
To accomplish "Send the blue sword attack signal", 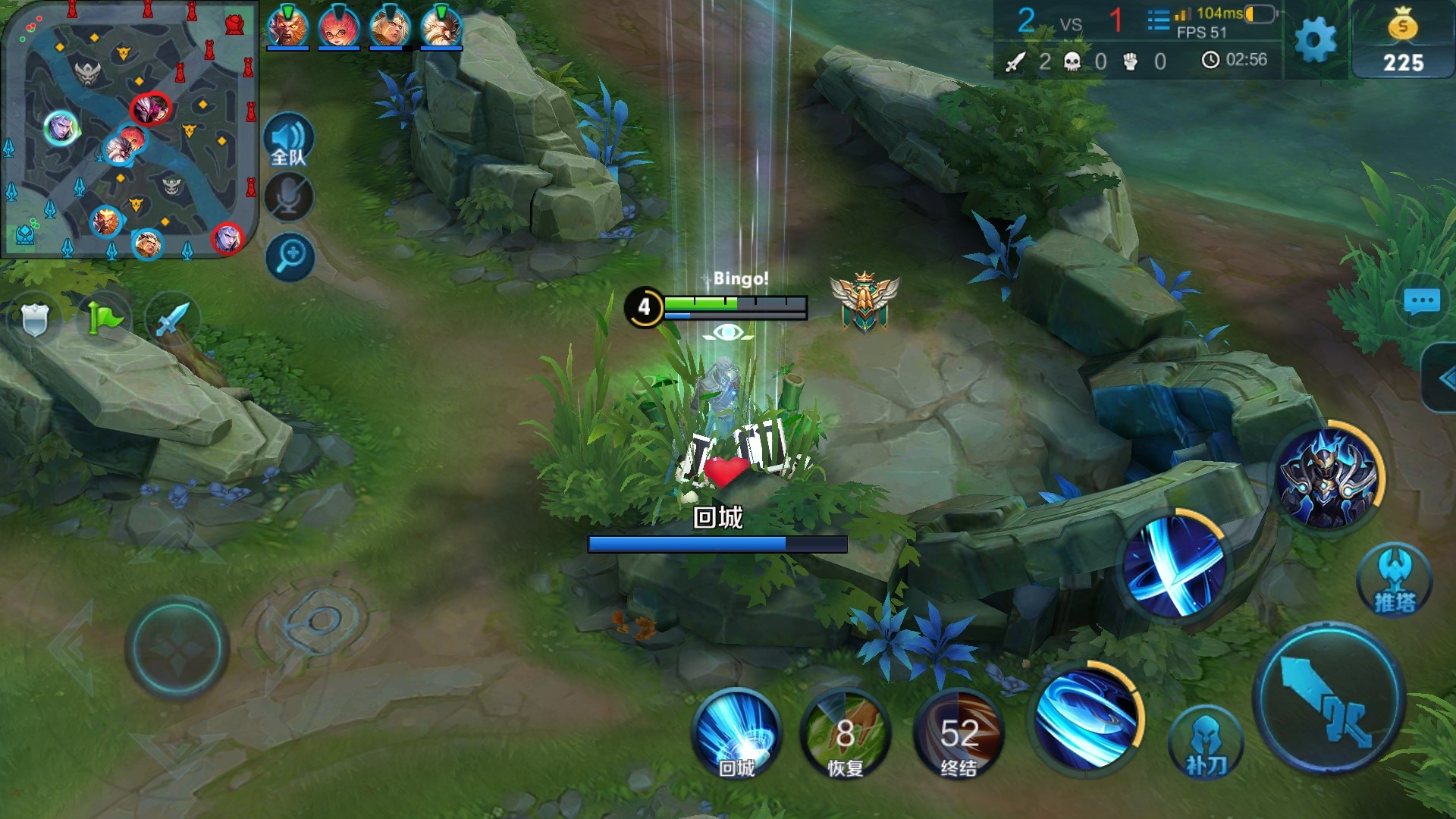I will 172,318.
